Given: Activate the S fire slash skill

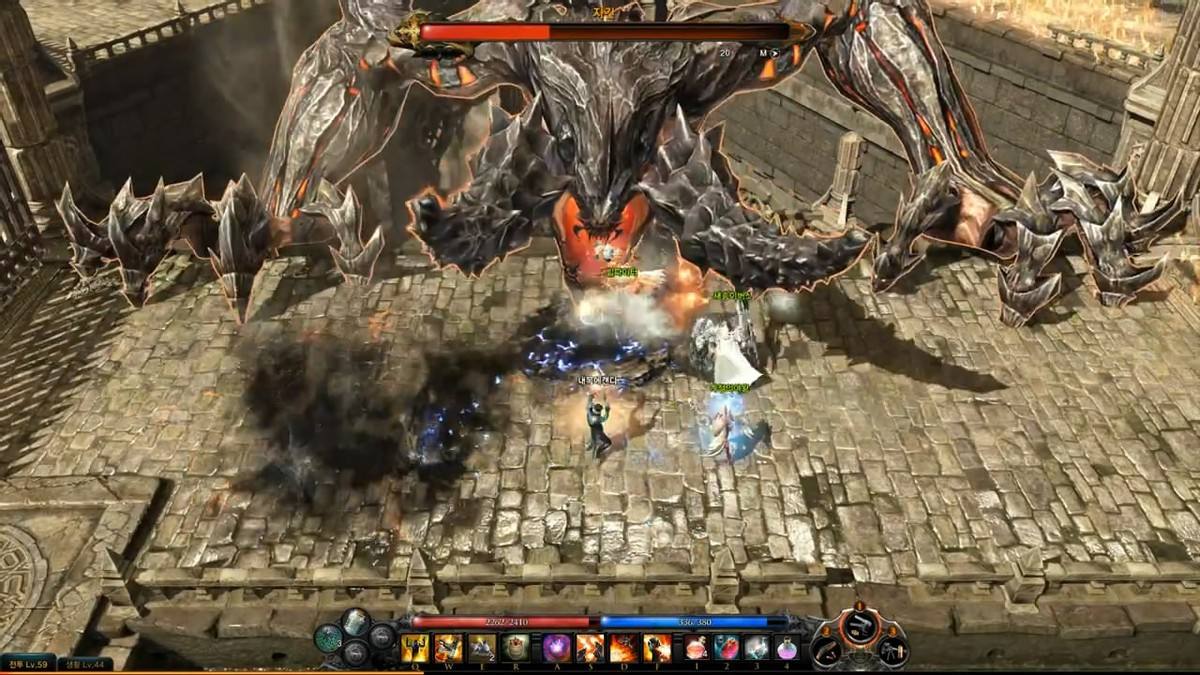Looking at the screenshot, I should 590,648.
